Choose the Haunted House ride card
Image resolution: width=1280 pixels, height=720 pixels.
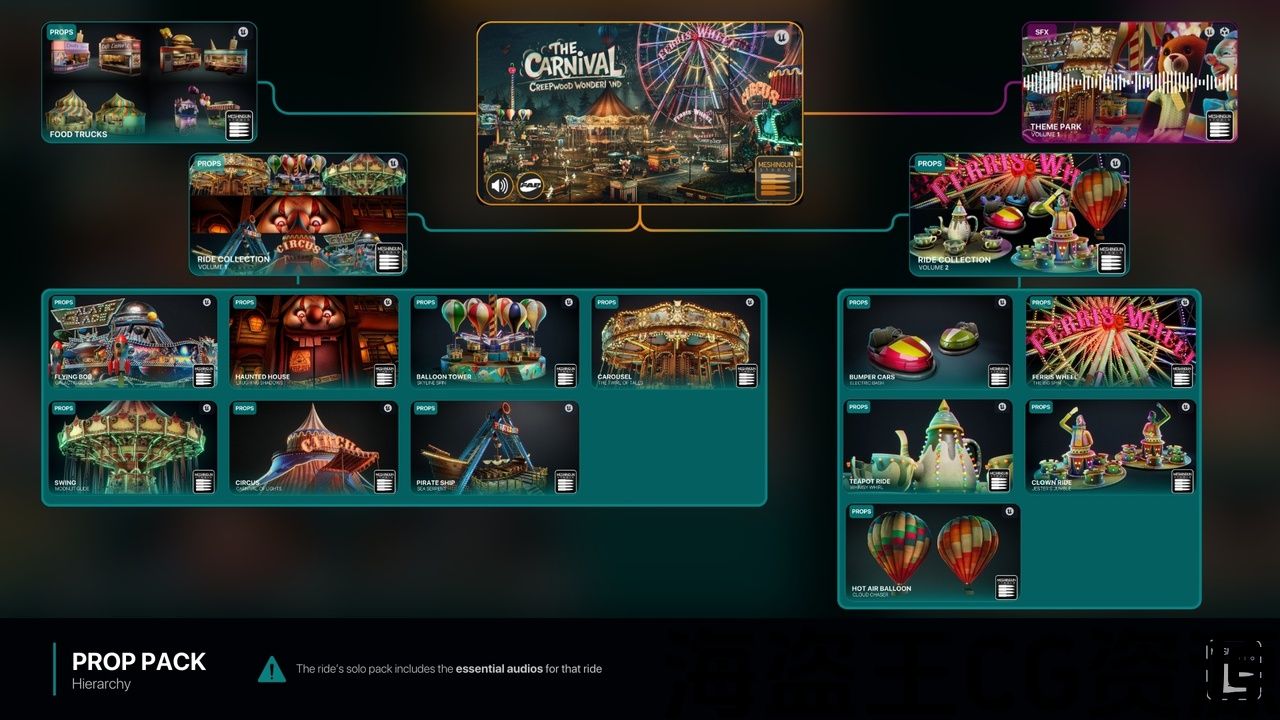coord(314,341)
